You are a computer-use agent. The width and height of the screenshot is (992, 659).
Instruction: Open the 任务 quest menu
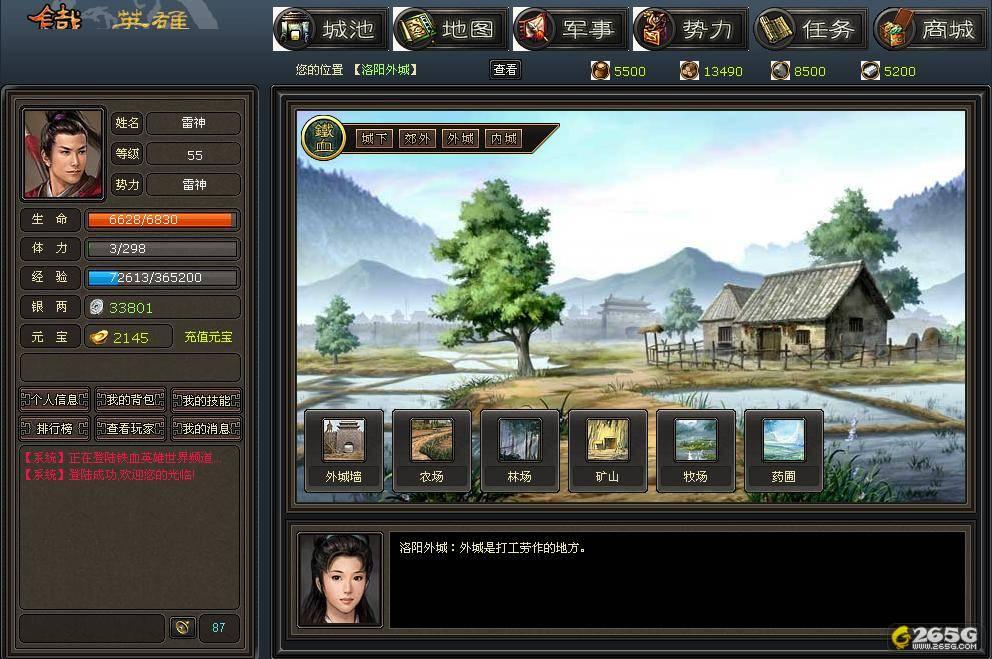[810, 29]
